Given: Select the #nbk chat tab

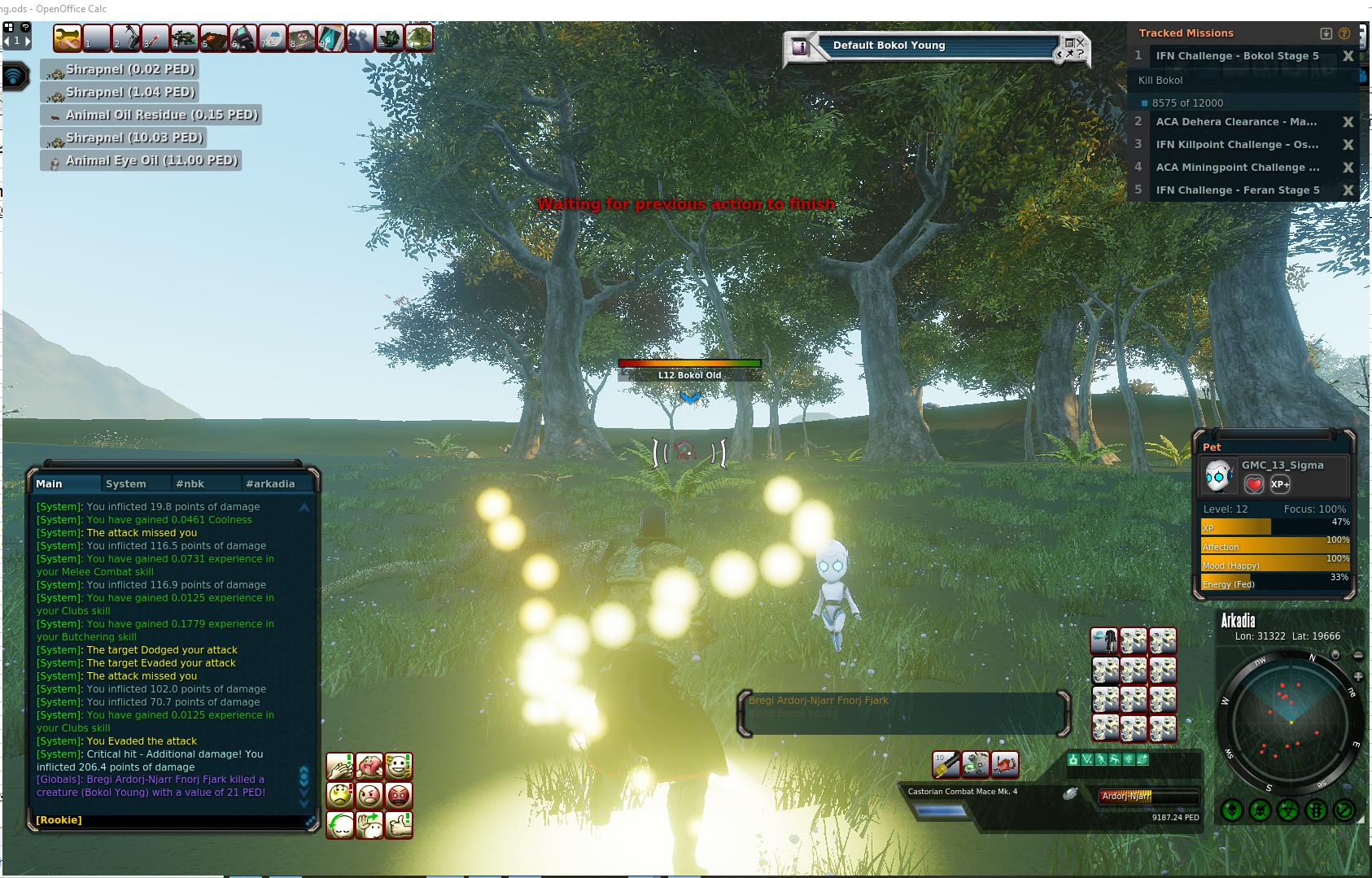Looking at the screenshot, I should pos(190,483).
